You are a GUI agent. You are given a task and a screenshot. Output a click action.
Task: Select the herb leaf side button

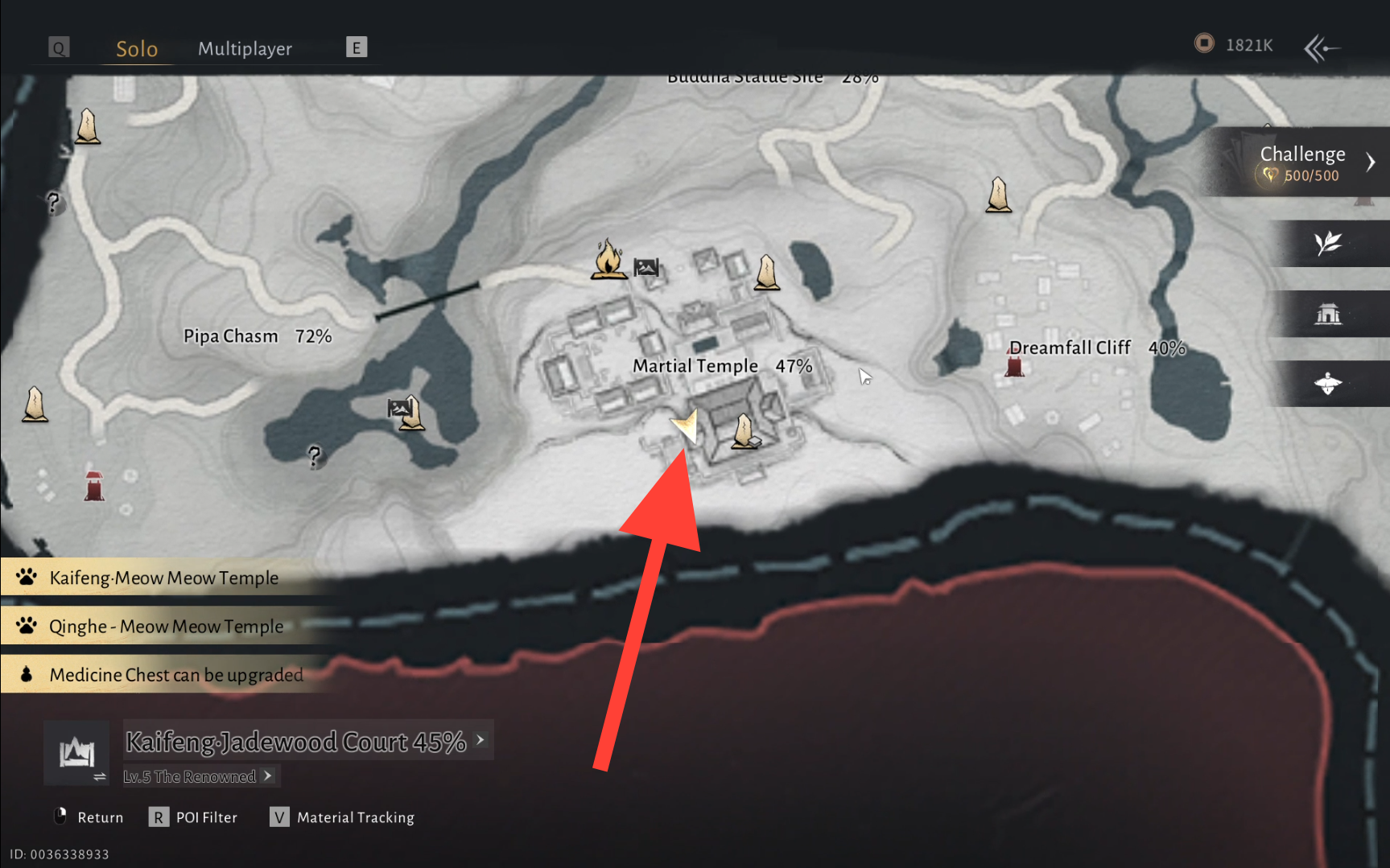(1328, 243)
